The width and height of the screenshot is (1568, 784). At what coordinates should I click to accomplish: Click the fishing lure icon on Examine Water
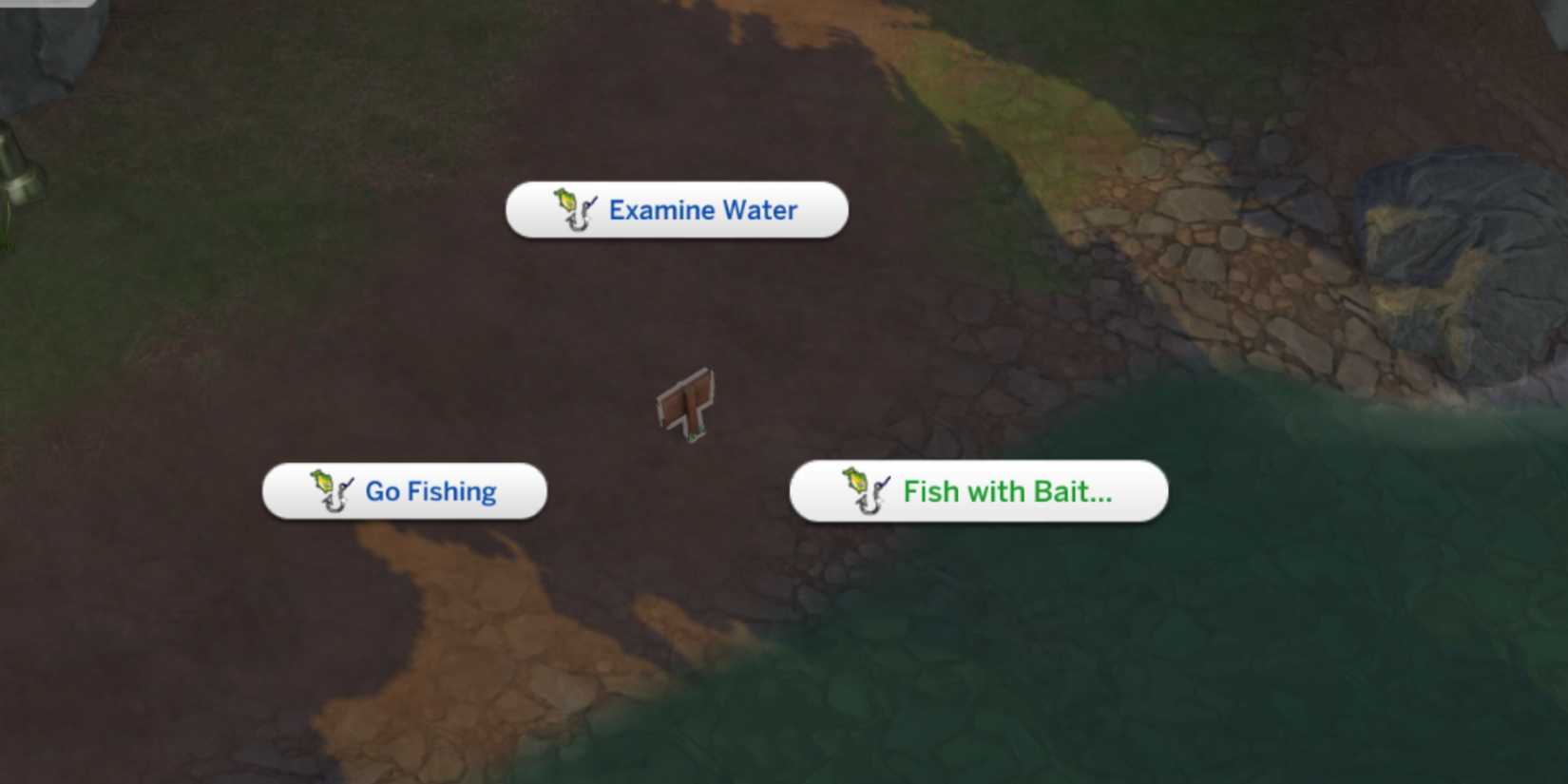tap(571, 209)
